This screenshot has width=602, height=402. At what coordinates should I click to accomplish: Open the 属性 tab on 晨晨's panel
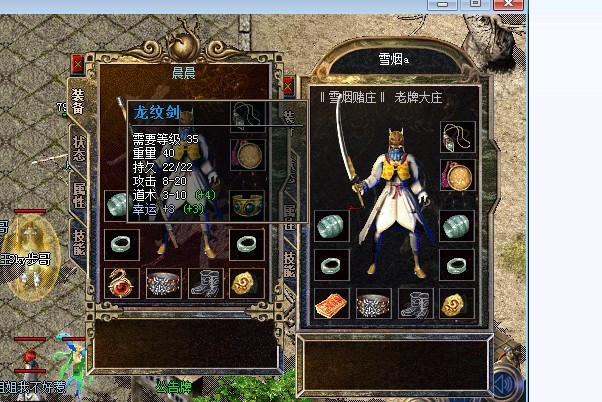click(78, 194)
